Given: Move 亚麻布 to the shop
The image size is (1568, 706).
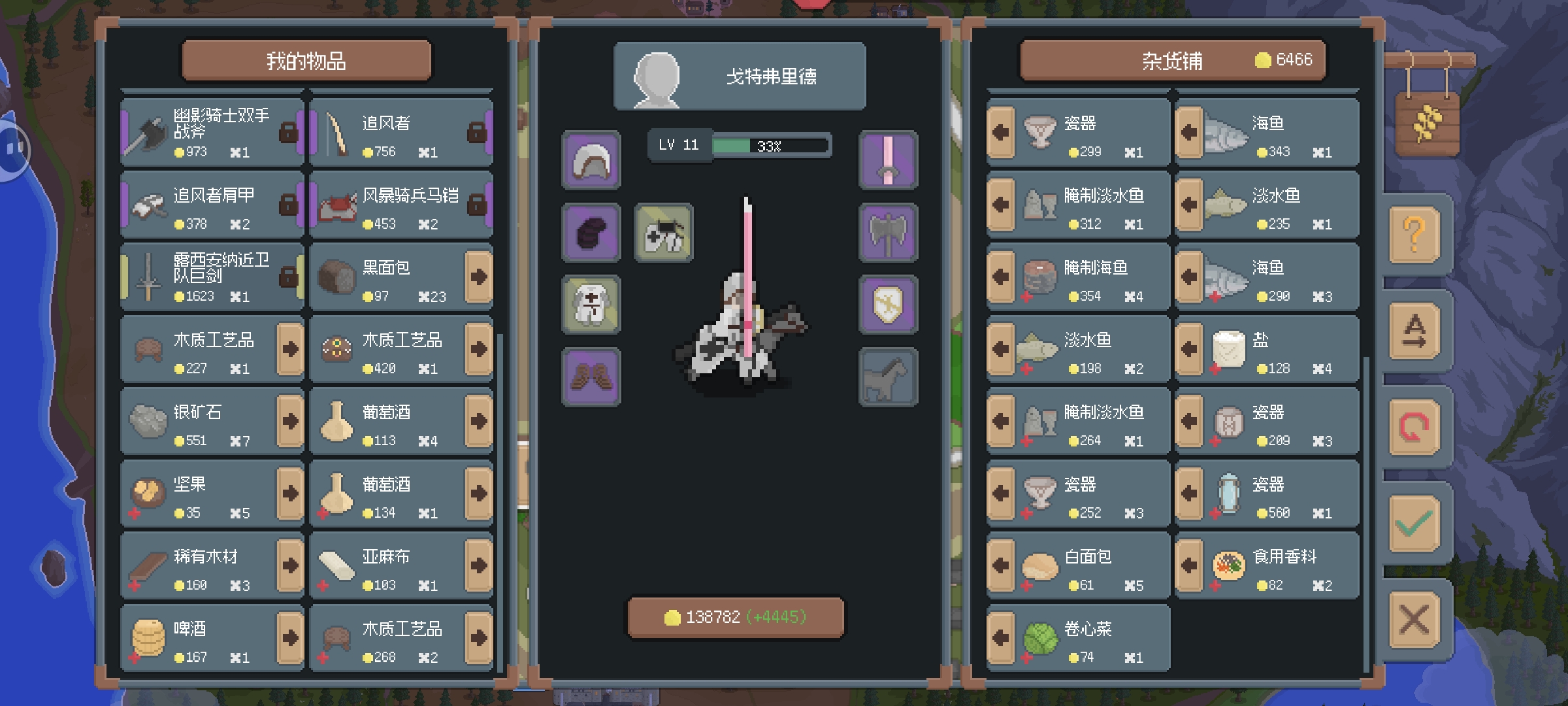Looking at the screenshot, I should 479,565.
